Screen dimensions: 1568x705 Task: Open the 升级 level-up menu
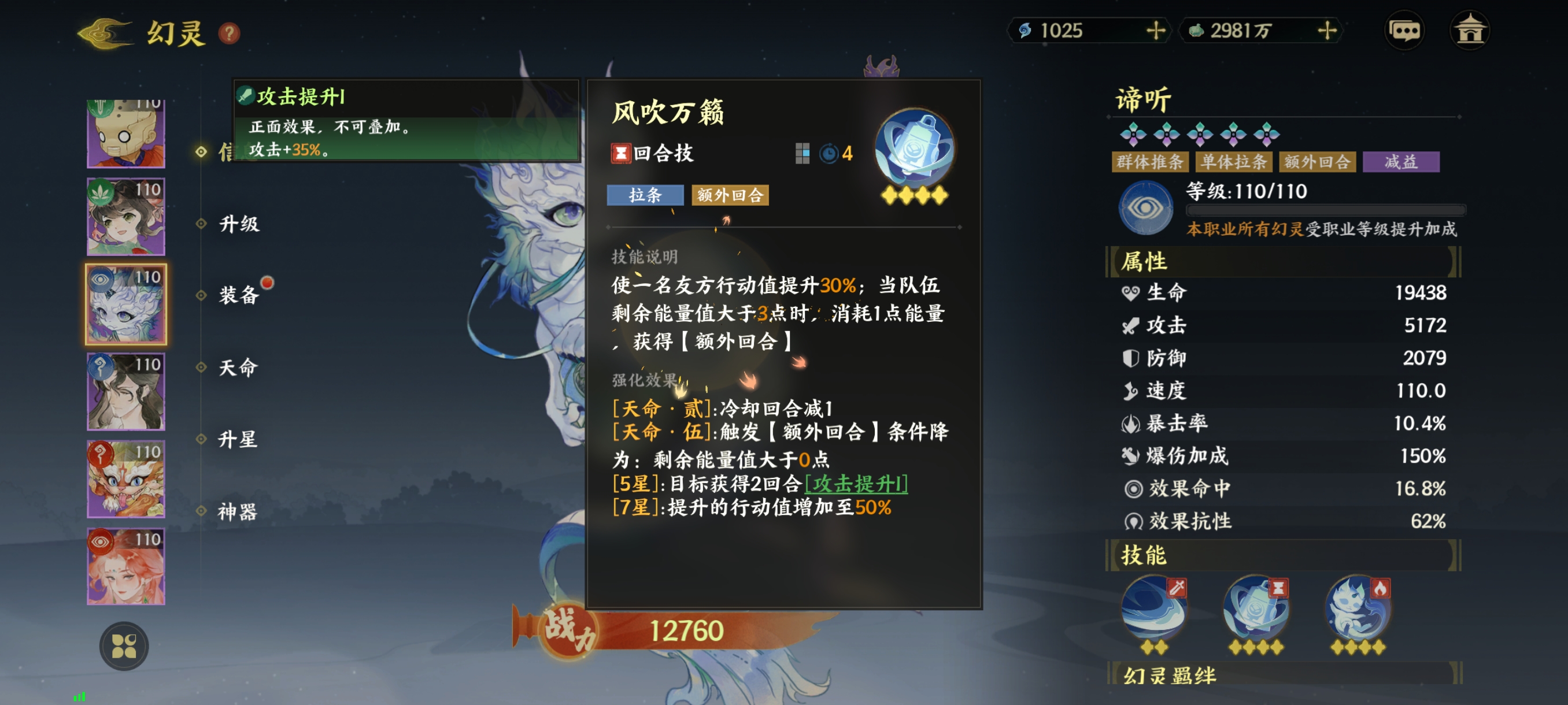click(239, 224)
